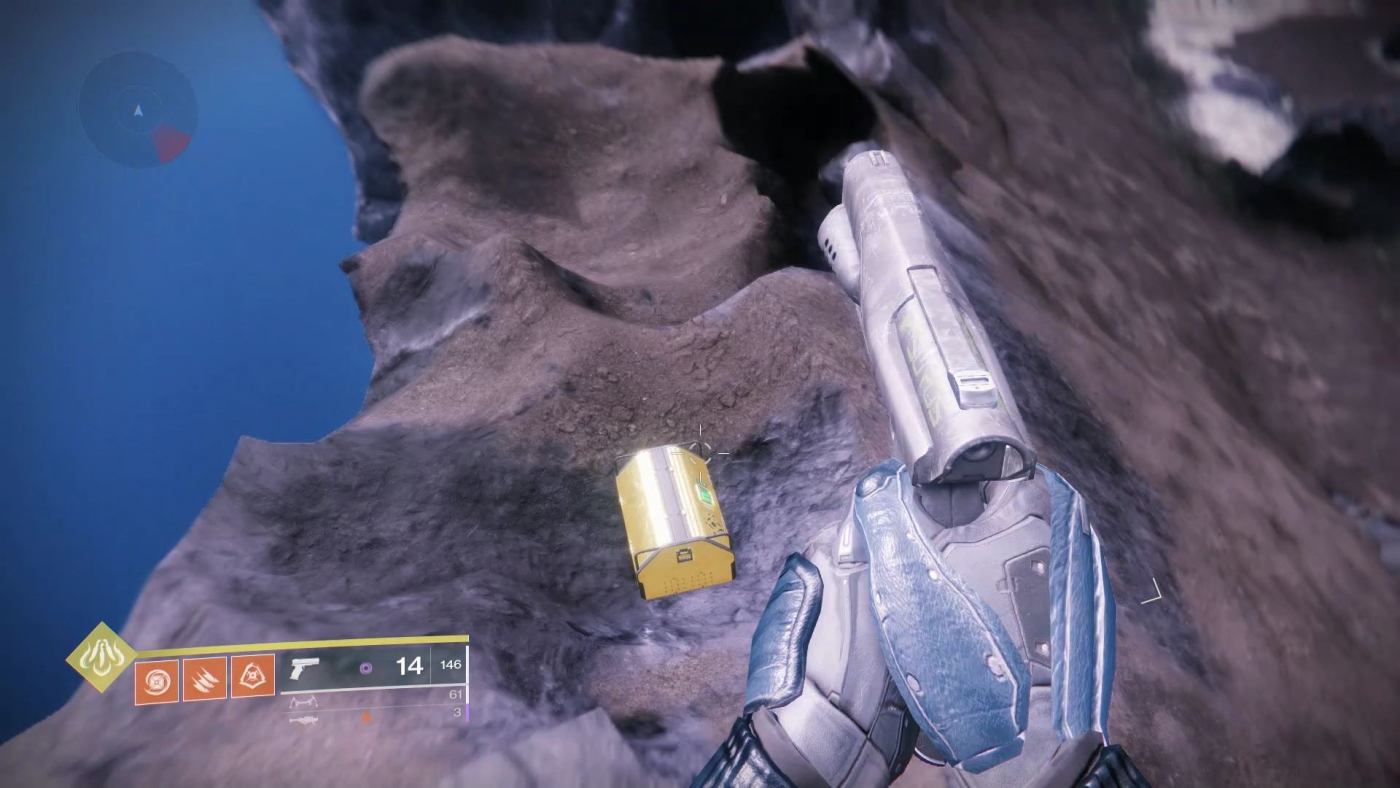Select the magazine count showing 14
Viewport: 1400px width, 788px height.
pyautogui.click(x=410, y=665)
